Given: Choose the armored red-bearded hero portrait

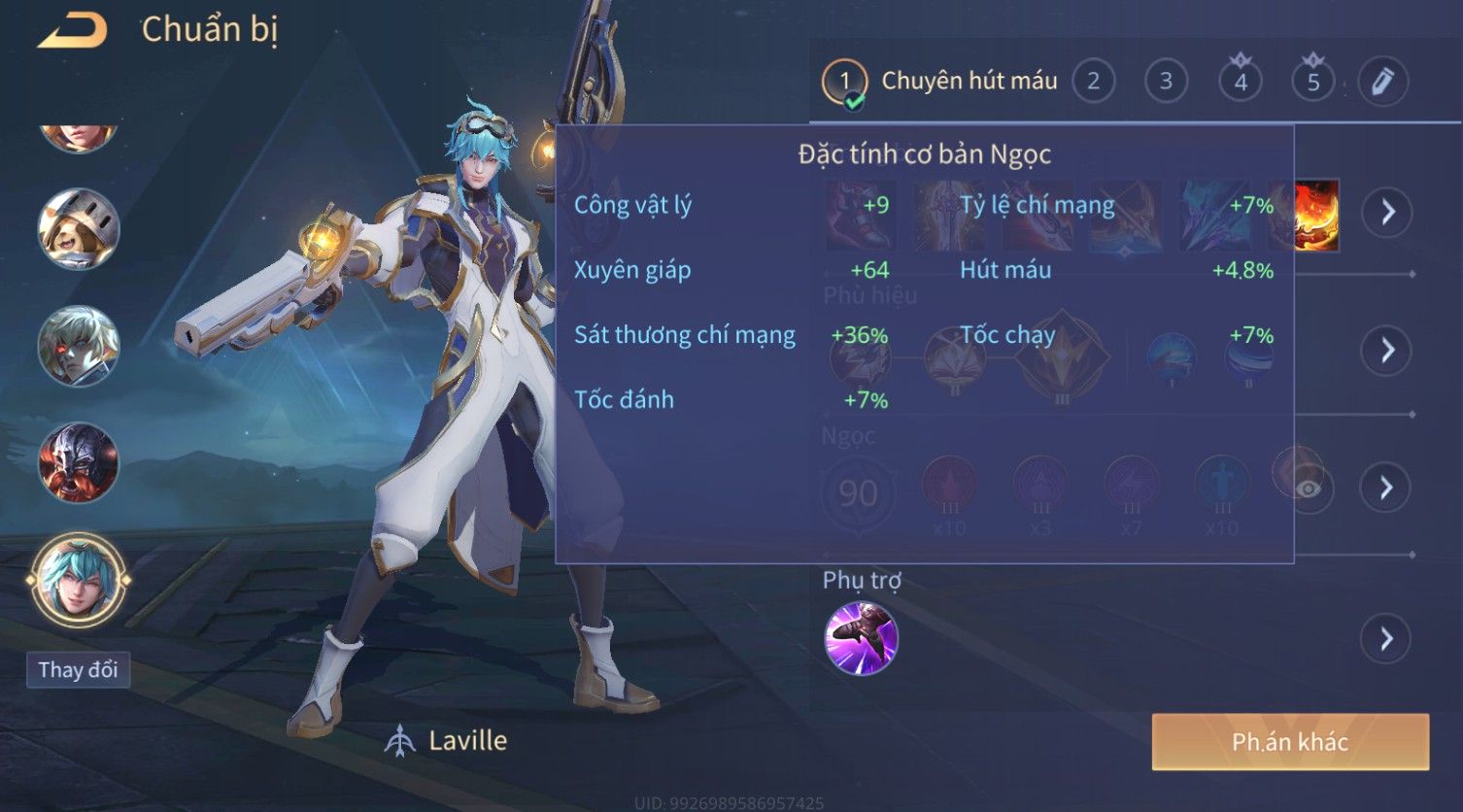Looking at the screenshot, I should [x=78, y=462].
